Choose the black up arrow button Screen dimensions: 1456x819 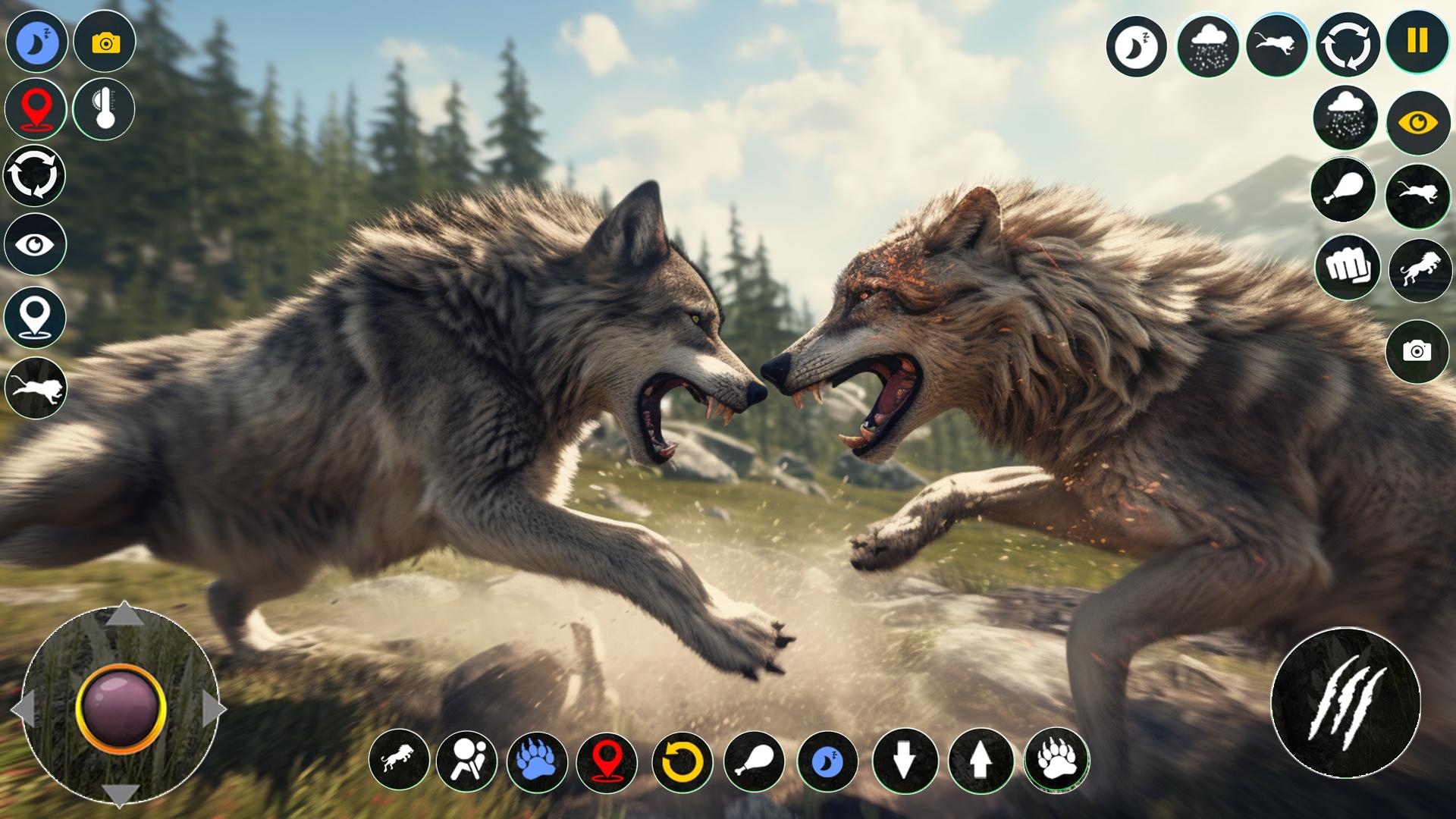[980, 761]
